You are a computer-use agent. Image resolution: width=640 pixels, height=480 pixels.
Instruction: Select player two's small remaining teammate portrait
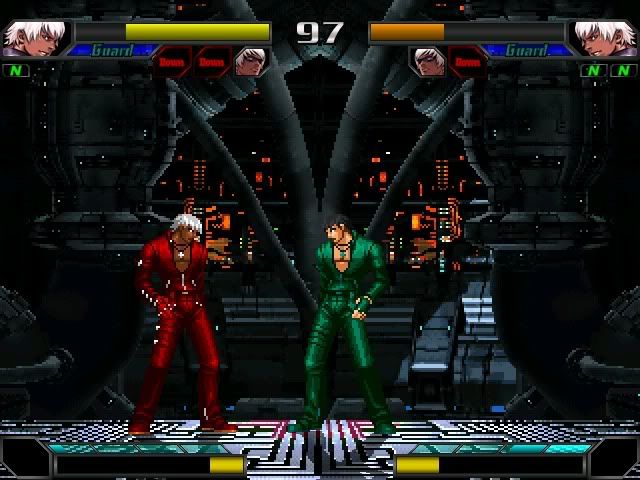pyautogui.click(x=428, y=62)
